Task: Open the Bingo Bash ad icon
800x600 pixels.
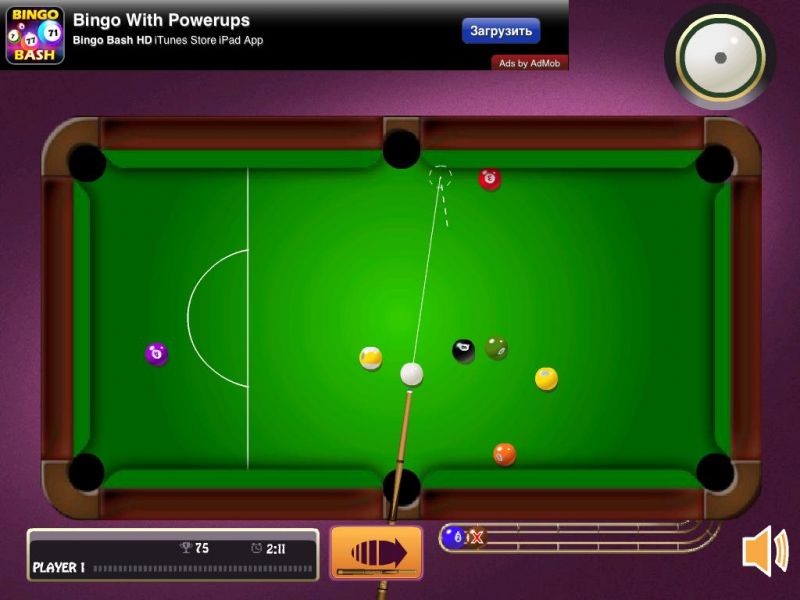Action: coord(35,36)
